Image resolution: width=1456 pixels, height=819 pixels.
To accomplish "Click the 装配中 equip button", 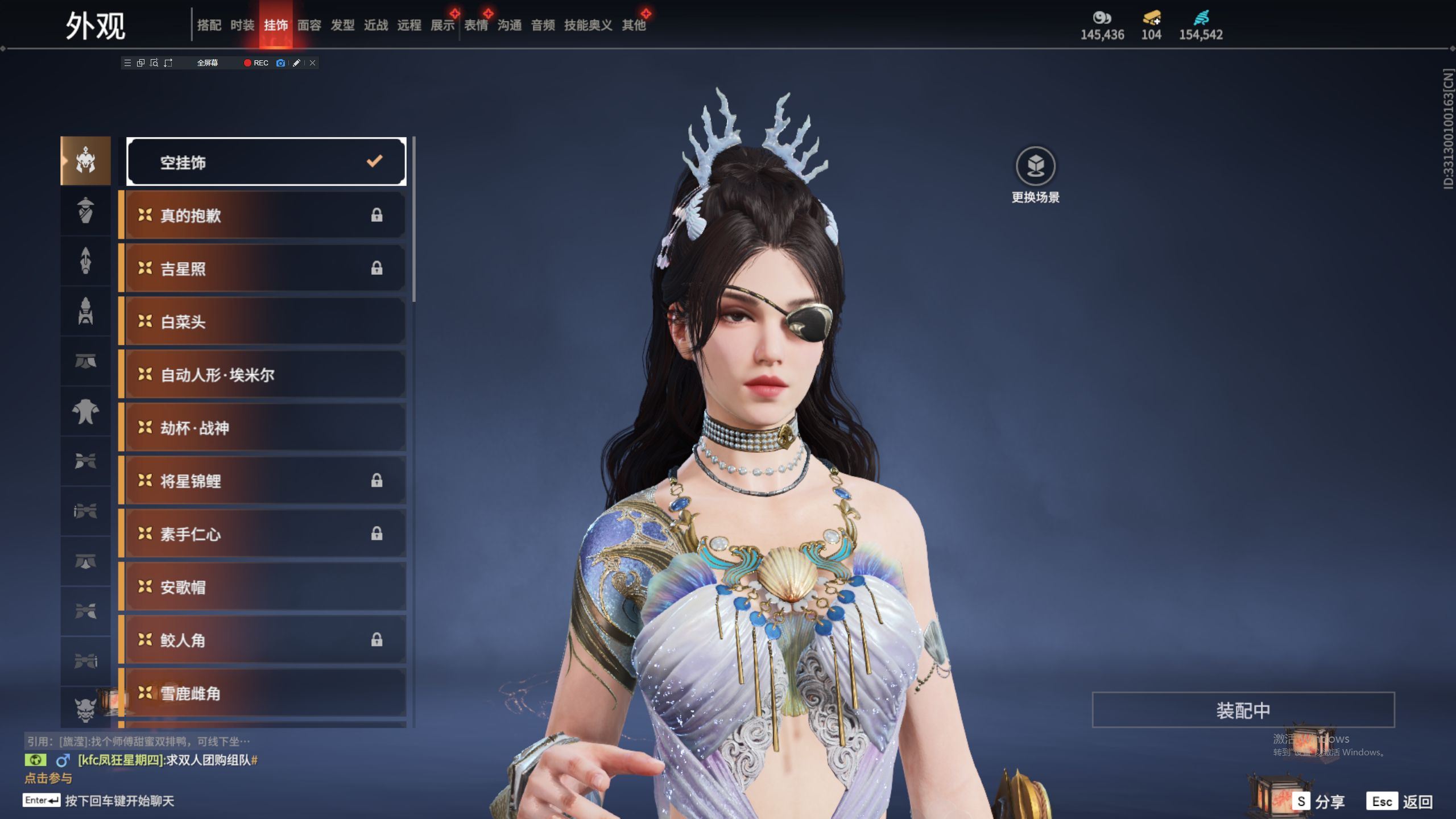I will tap(1243, 710).
